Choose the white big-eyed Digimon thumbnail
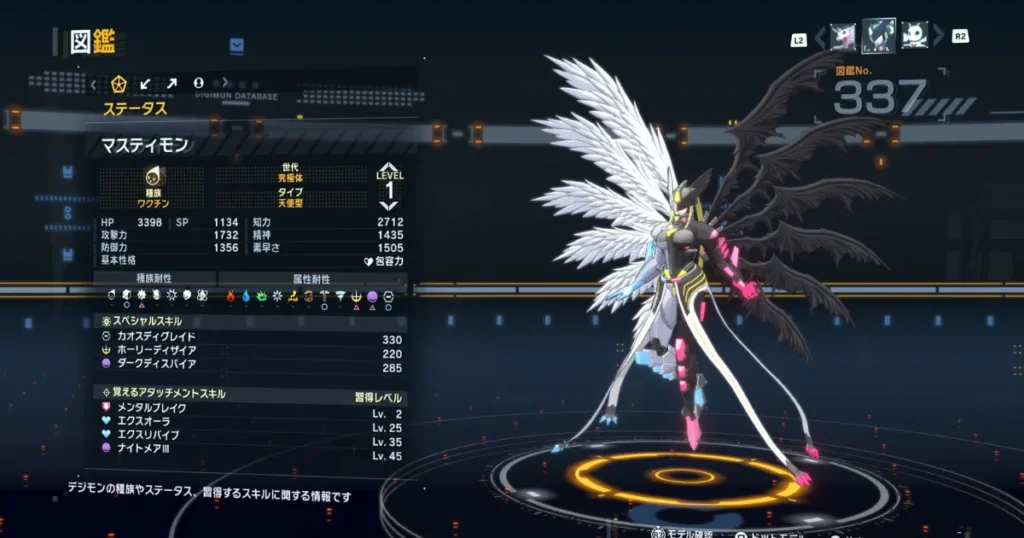 [914, 37]
